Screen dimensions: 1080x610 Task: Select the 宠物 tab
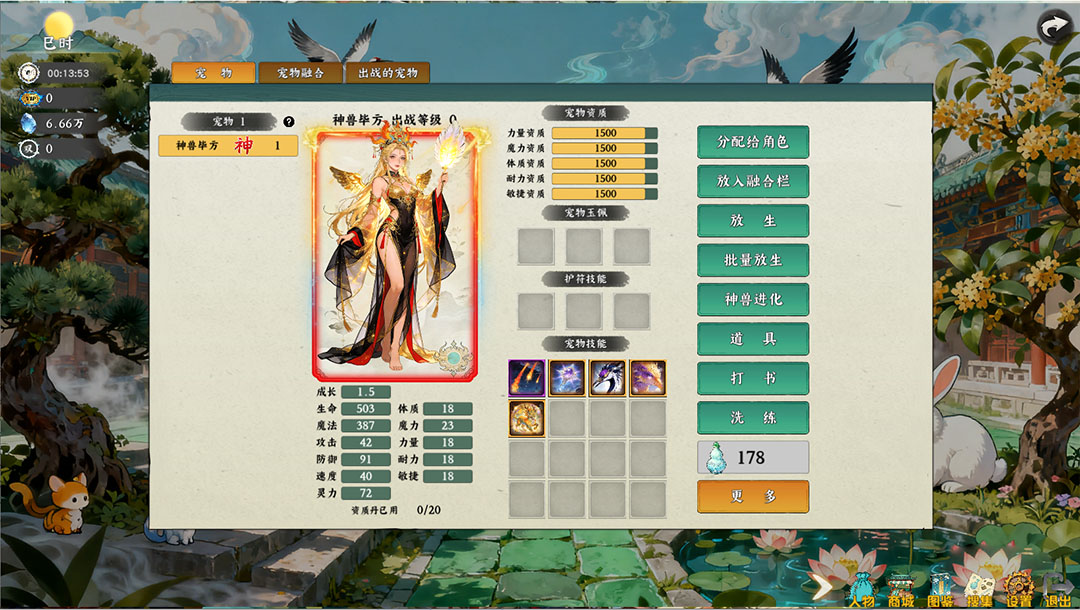[x=213, y=73]
